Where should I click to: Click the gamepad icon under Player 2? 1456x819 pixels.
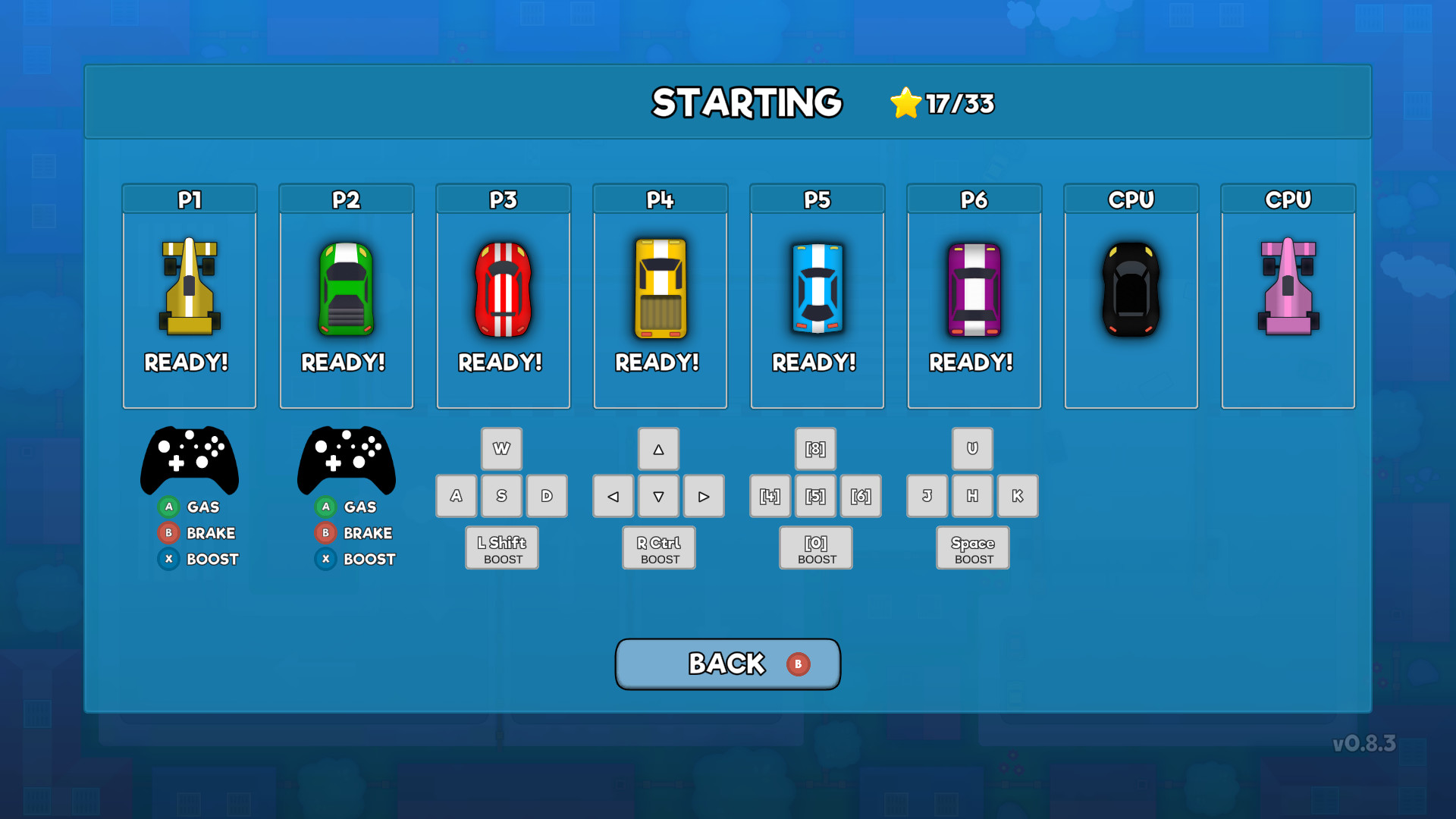(347, 460)
